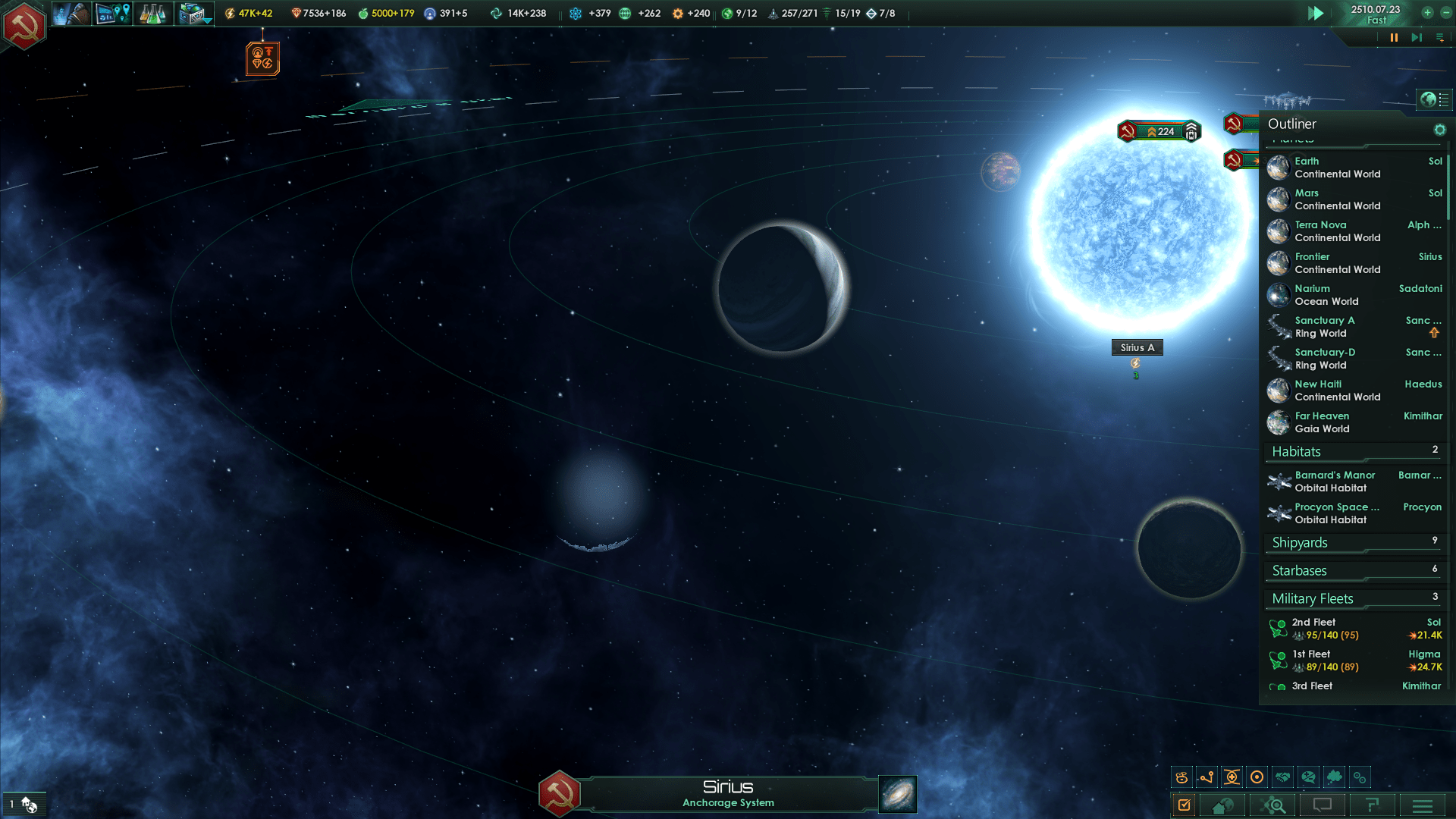The width and height of the screenshot is (1456, 819).
Task: Decrease game speed with the minus button
Action: [x=1445, y=13]
